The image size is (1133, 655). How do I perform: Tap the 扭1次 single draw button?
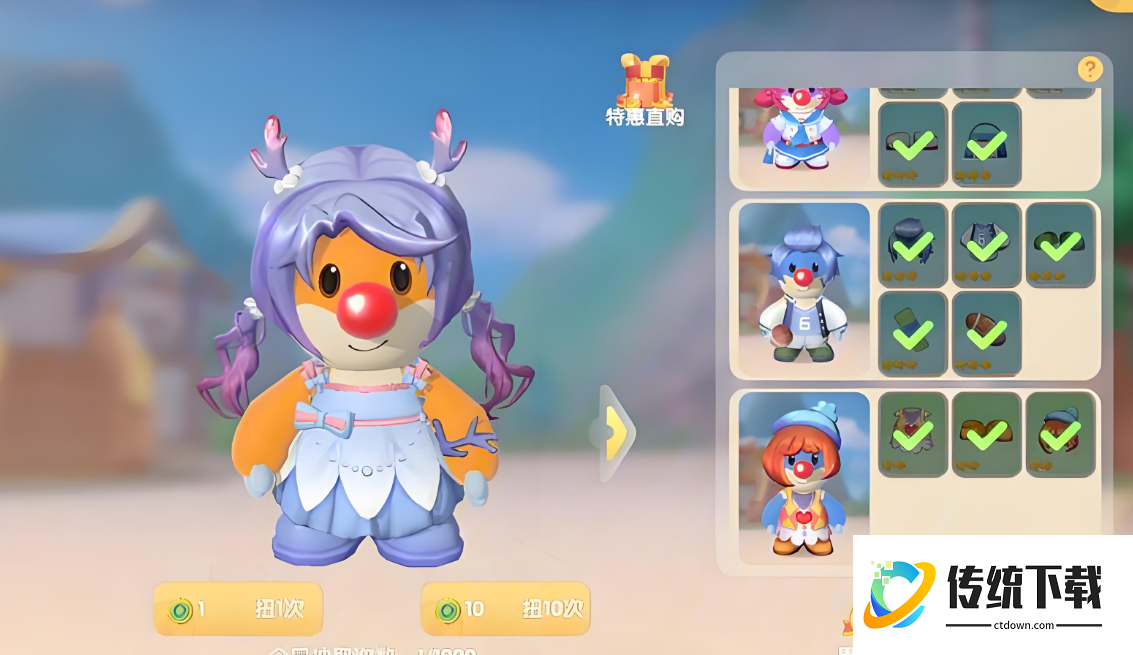coord(238,609)
